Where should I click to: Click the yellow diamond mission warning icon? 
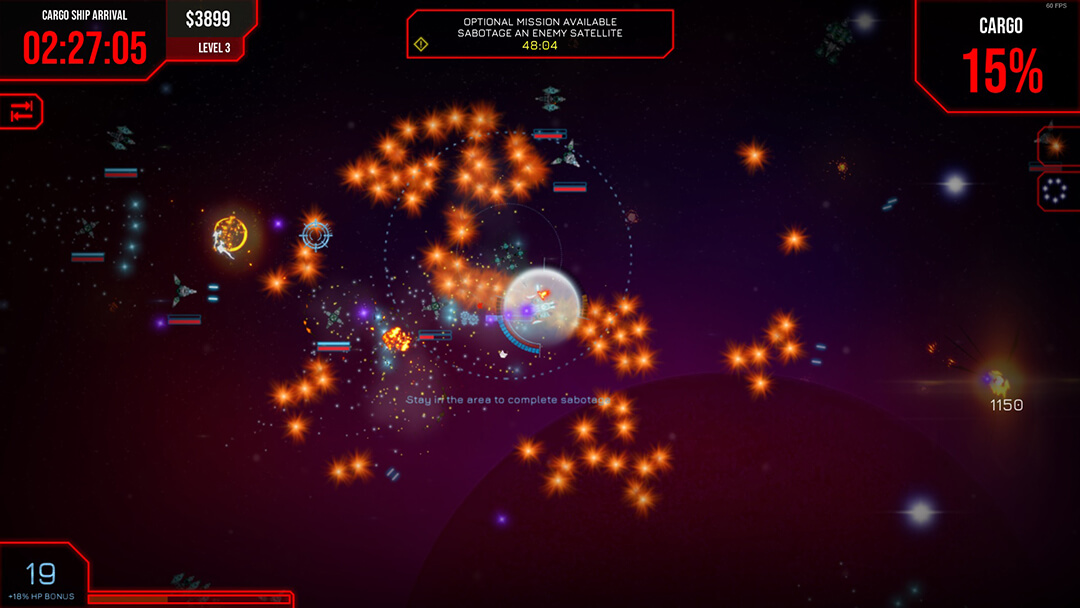click(x=421, y=44)
